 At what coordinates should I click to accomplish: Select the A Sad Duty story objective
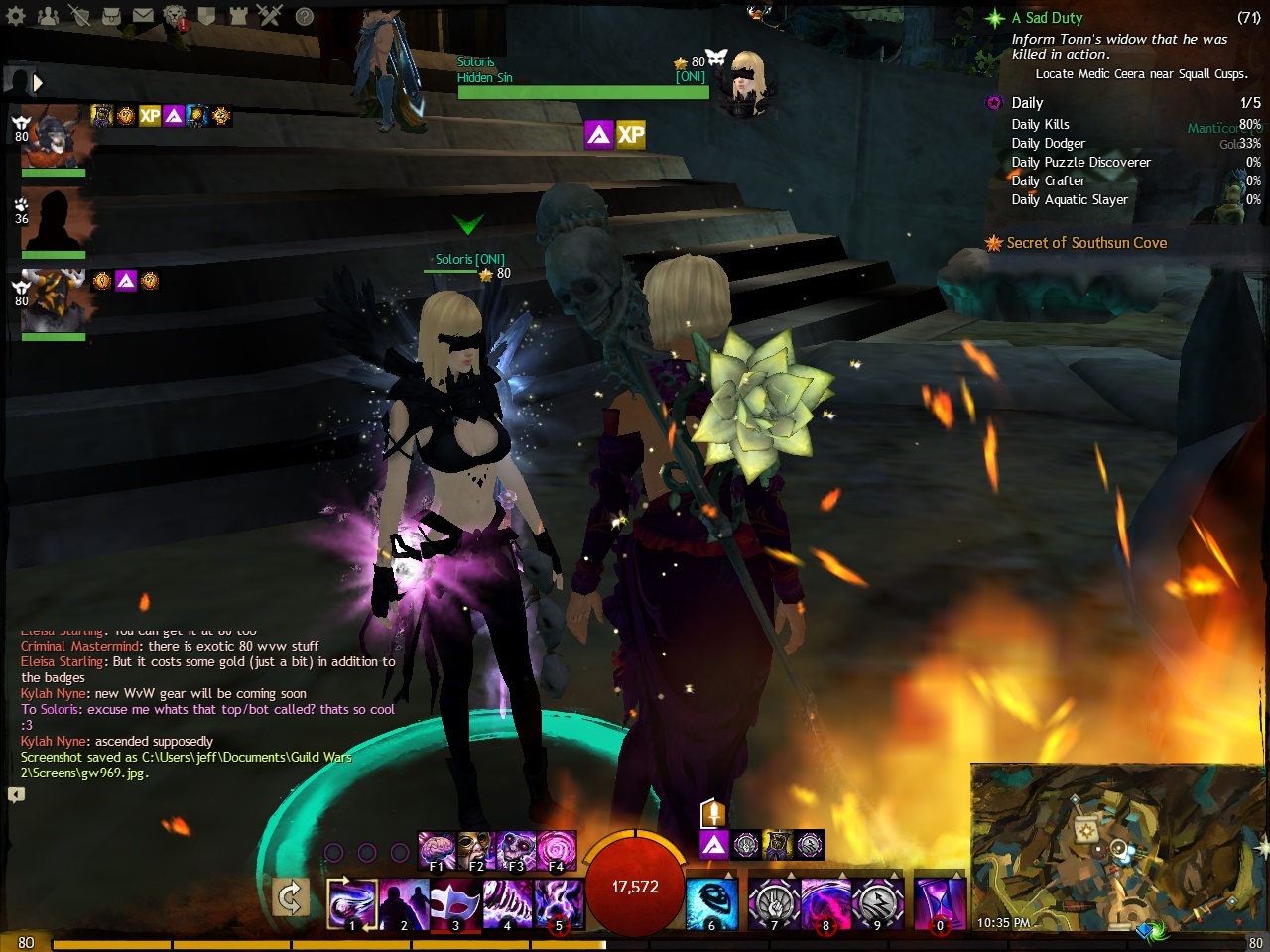(1047, 18)
